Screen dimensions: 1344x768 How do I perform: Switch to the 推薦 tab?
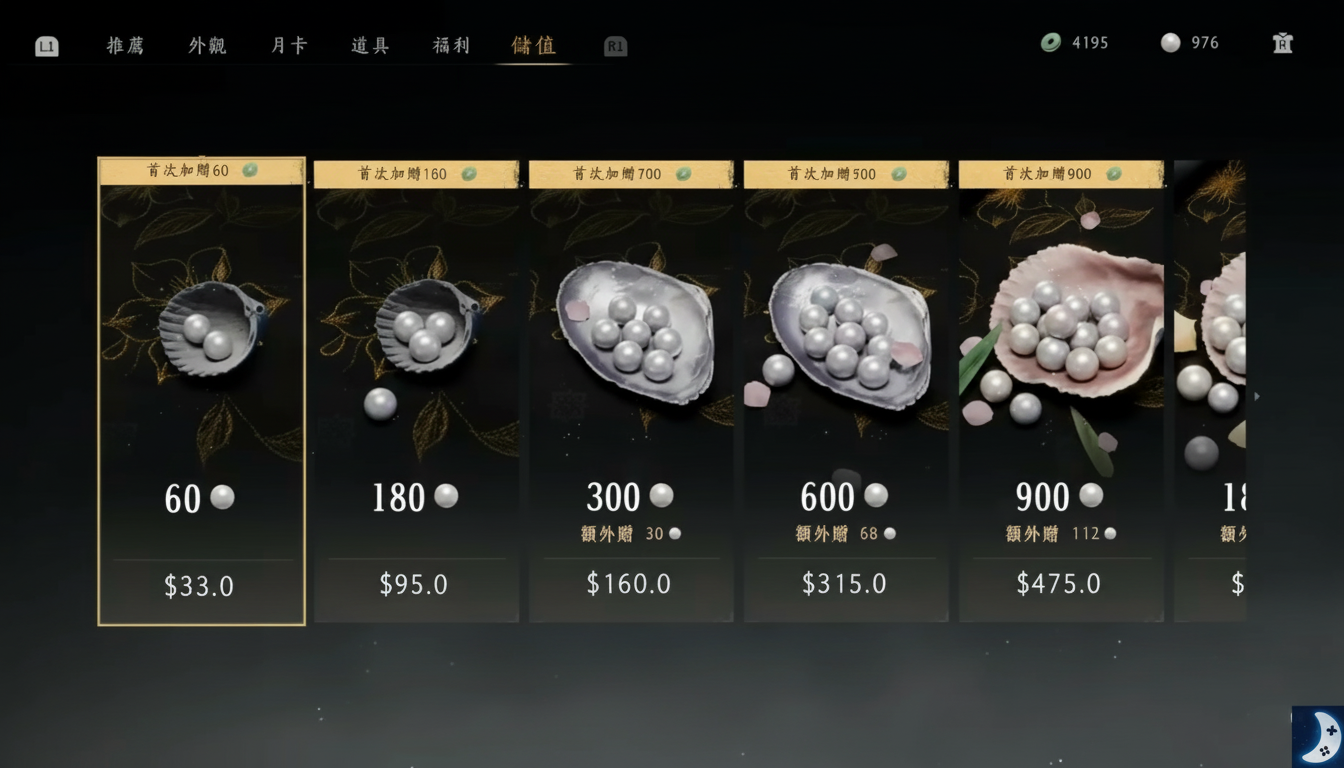[125, 46]
